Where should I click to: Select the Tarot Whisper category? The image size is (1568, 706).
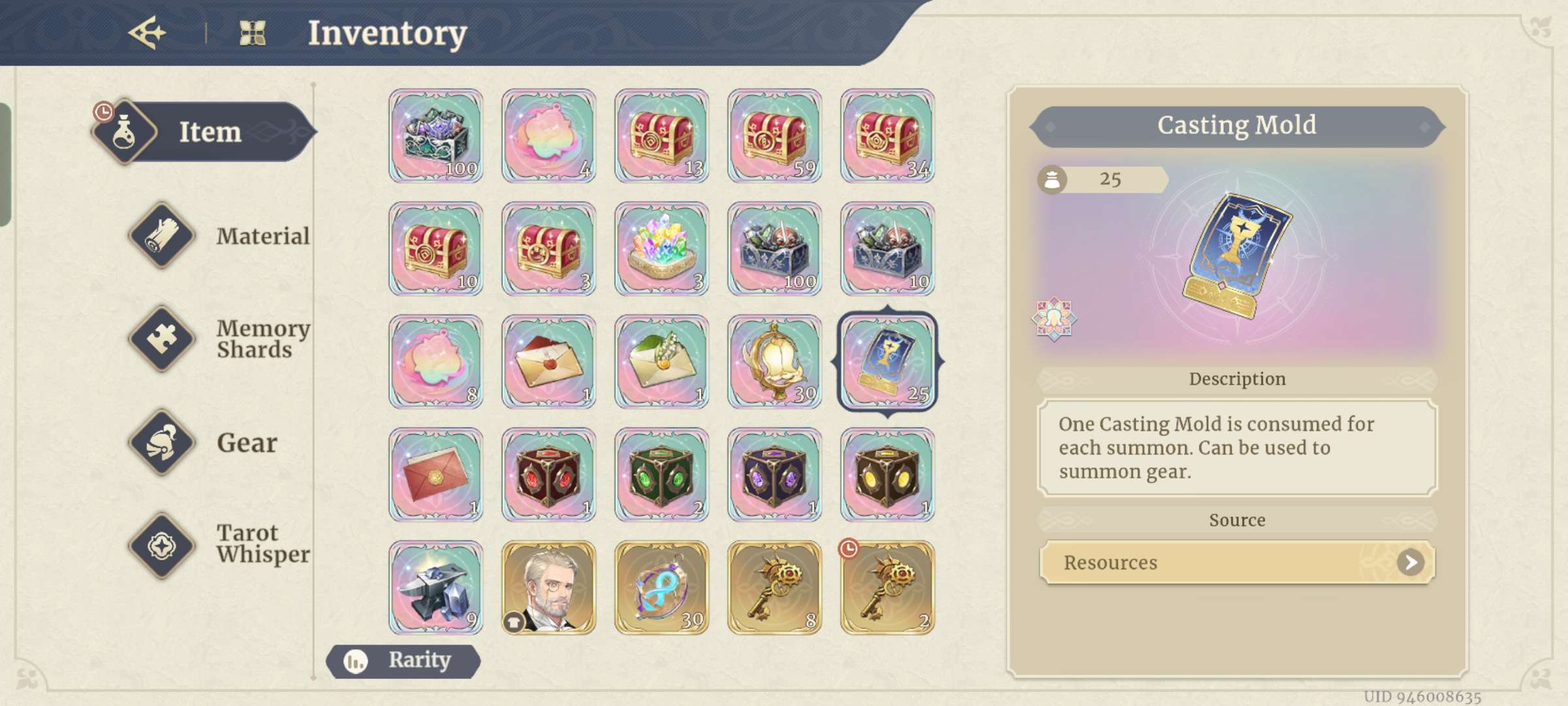(162, 548)
